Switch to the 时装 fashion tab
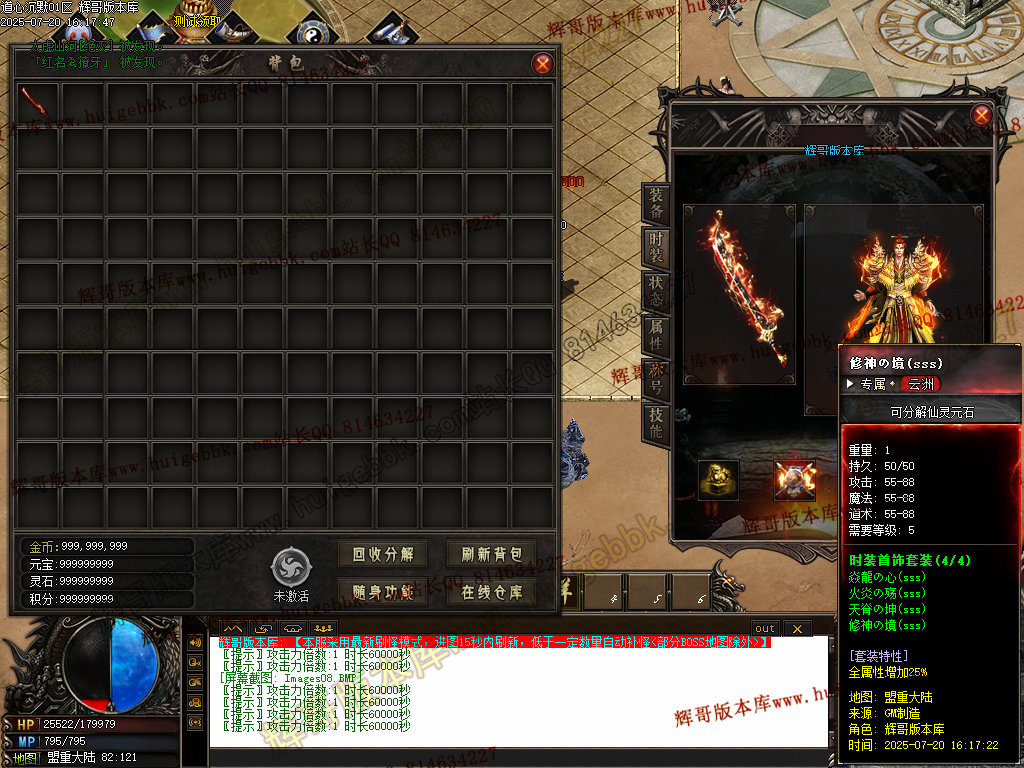1024x768 pixels. pos(656,249)
